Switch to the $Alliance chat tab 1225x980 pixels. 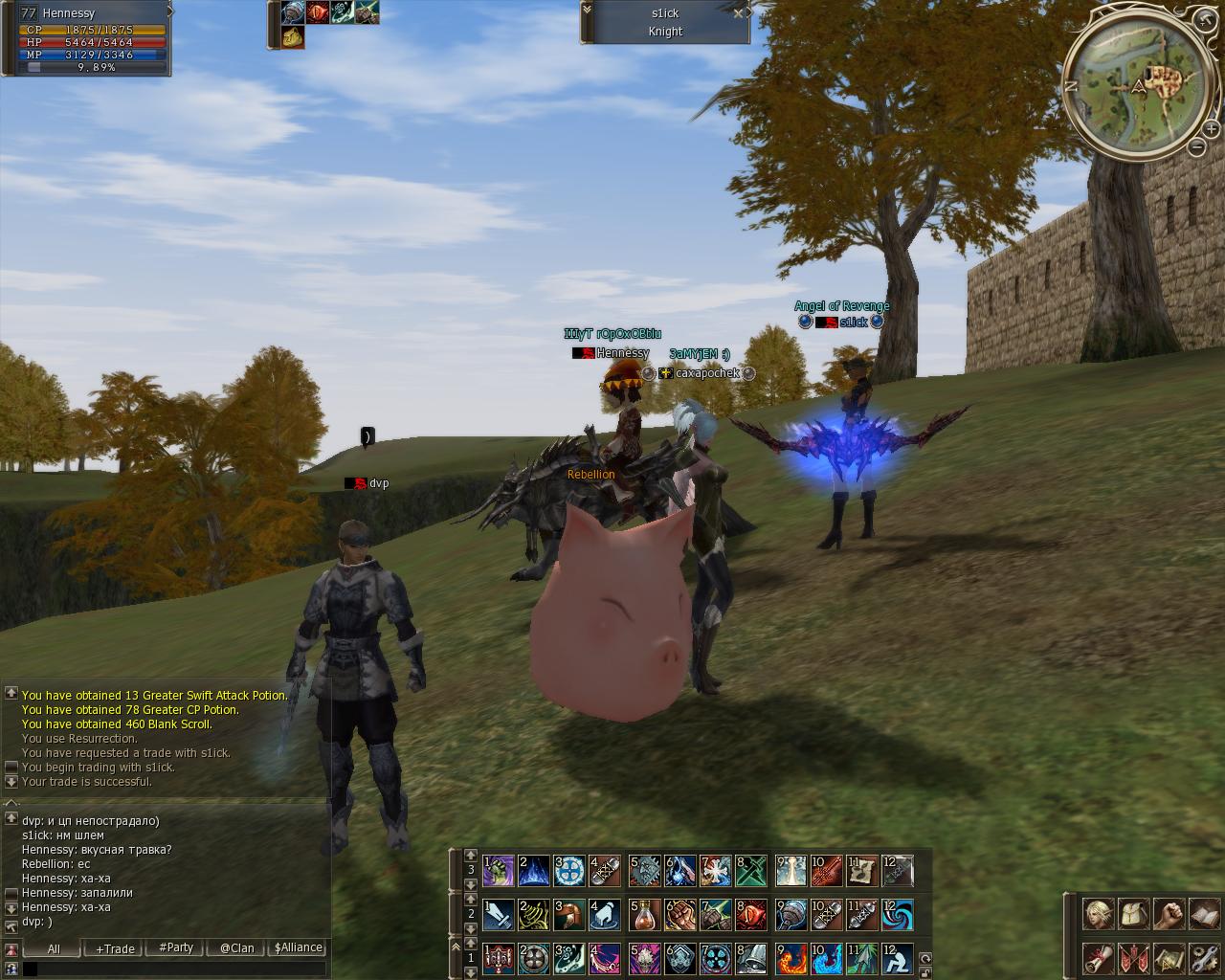point(299,947)
